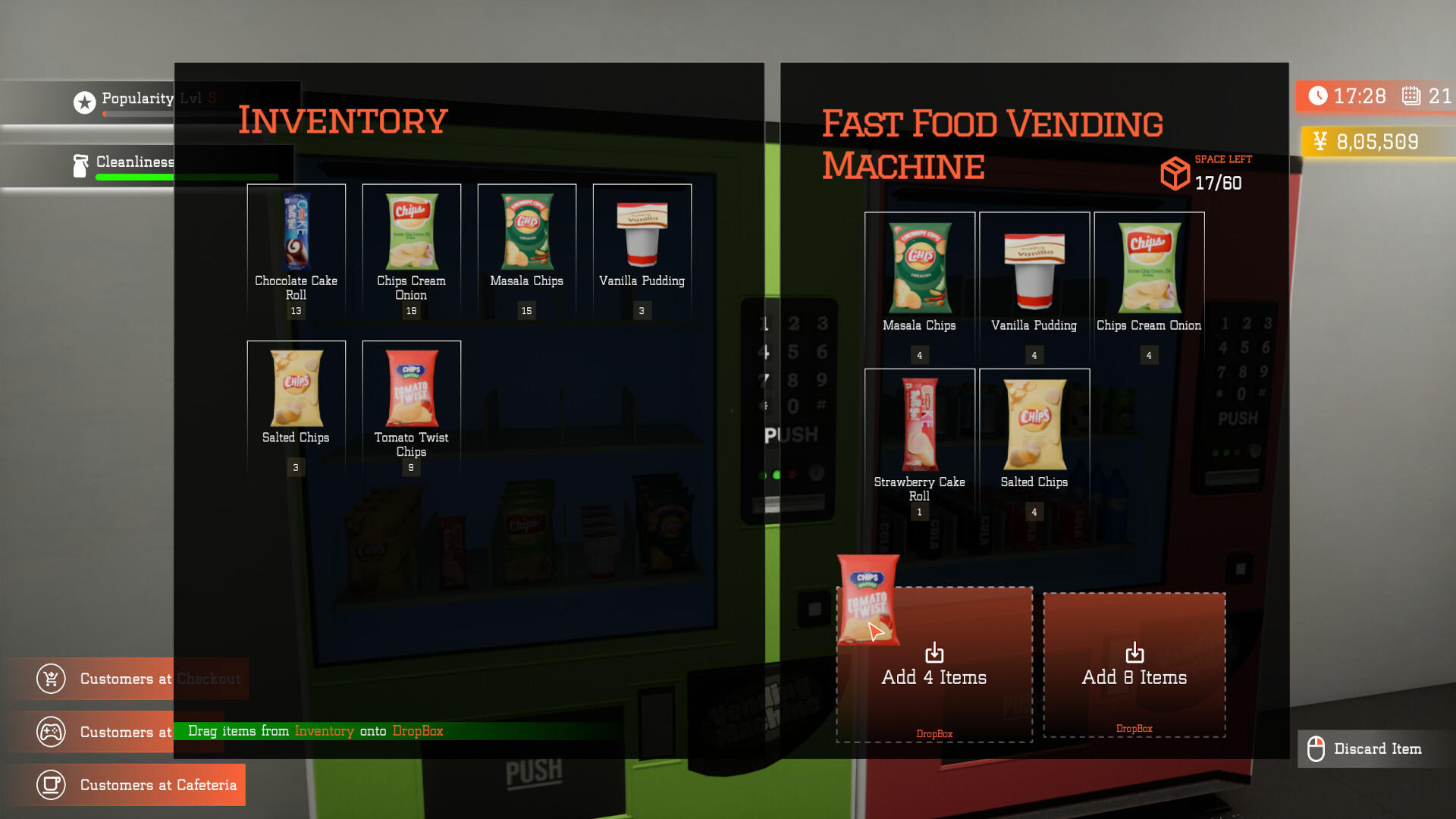Click the Add 4 Items DropBox

click(934, 664)
